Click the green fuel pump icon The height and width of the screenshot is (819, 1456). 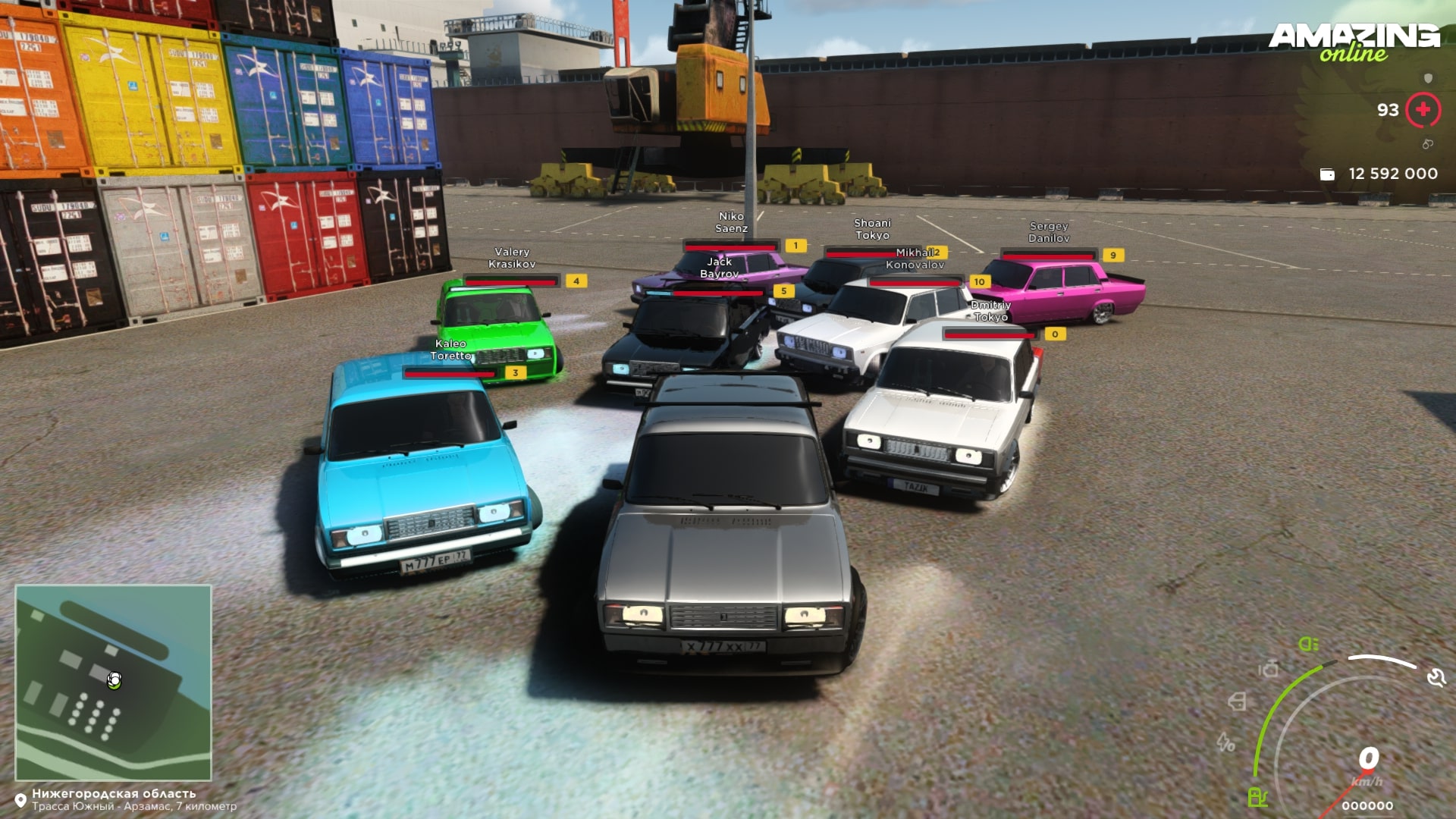(x=1257, y=797)
